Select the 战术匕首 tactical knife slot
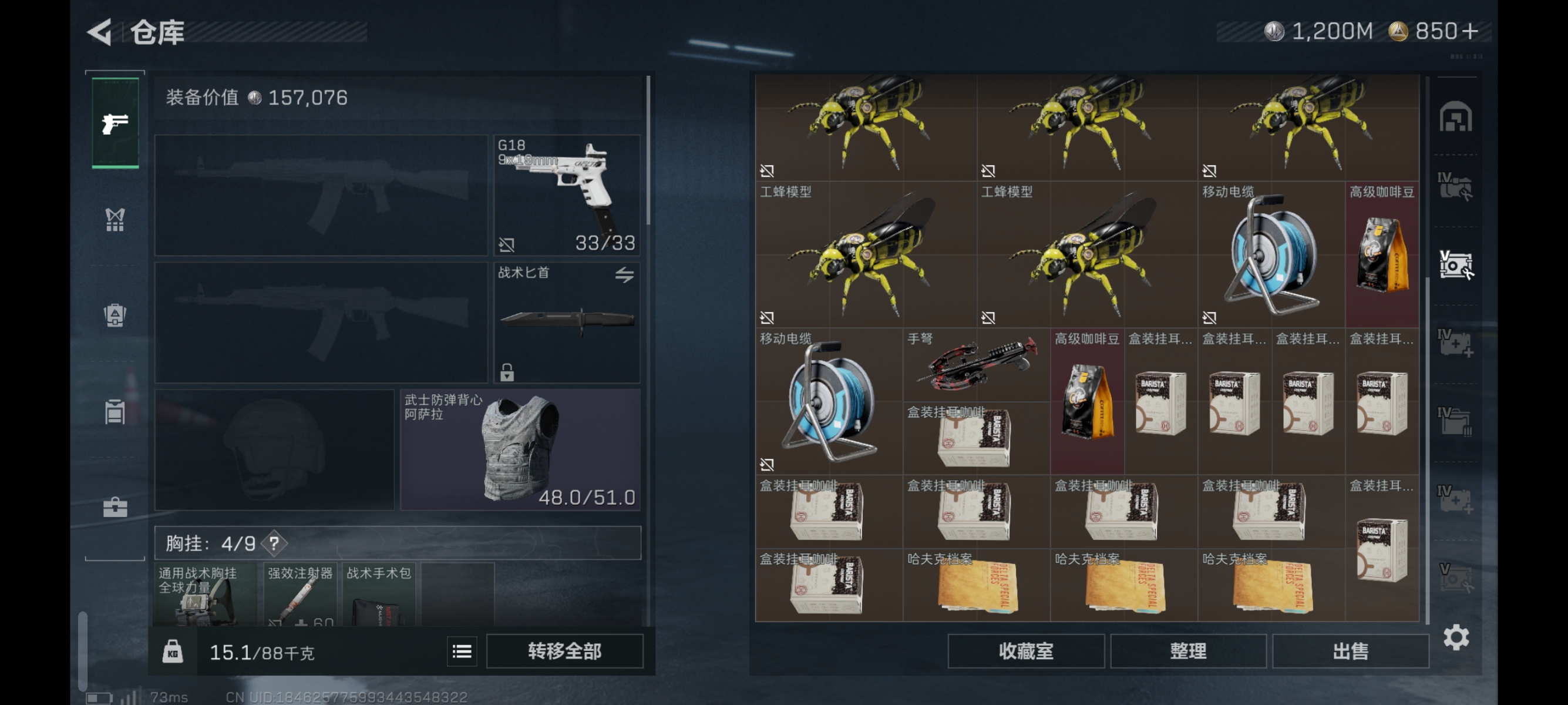Image resolution: width=1568 pixels, height=705 pixels. click(x=567, y=323)
